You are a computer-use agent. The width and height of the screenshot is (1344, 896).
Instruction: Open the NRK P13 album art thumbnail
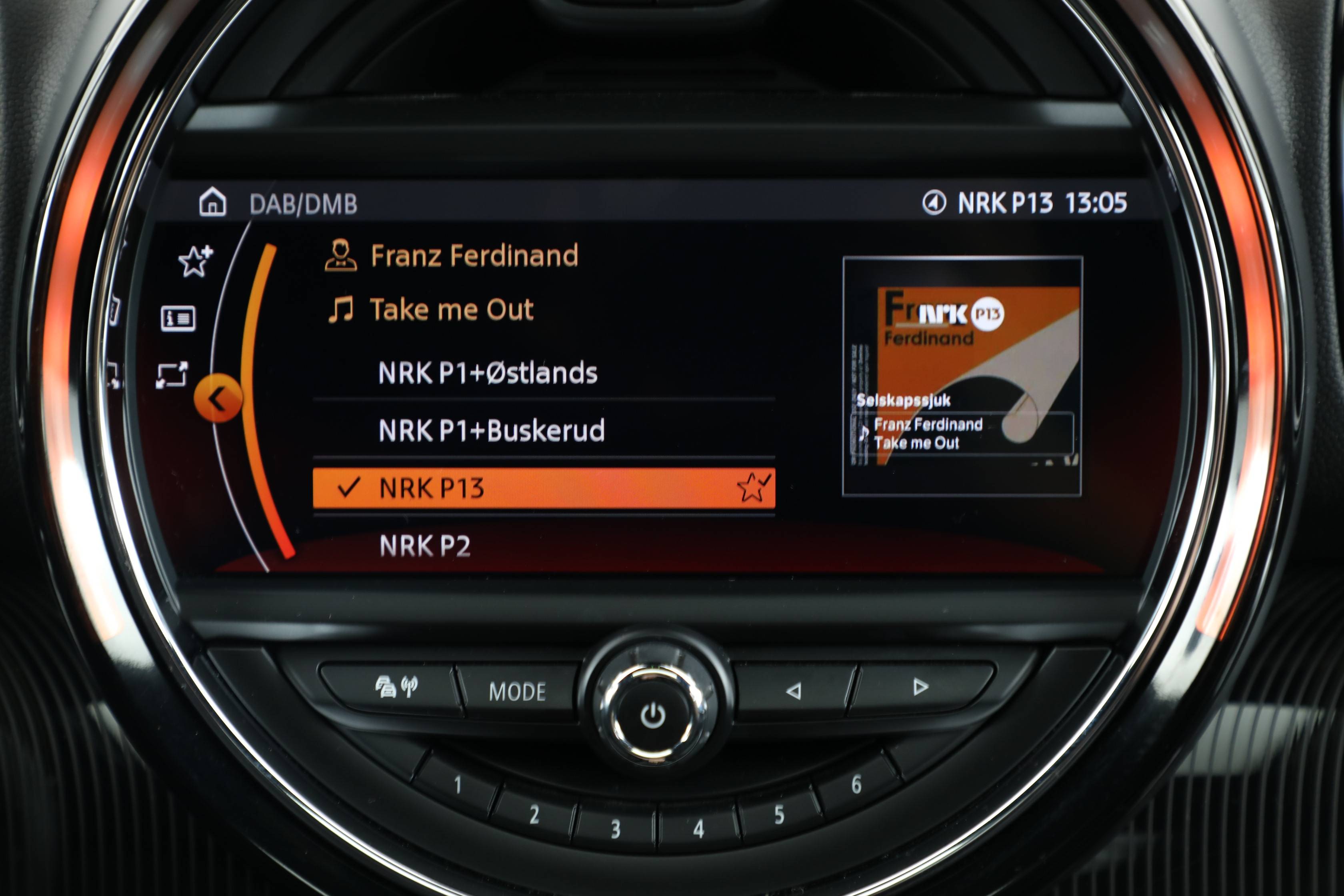click(x=962, y=376)
